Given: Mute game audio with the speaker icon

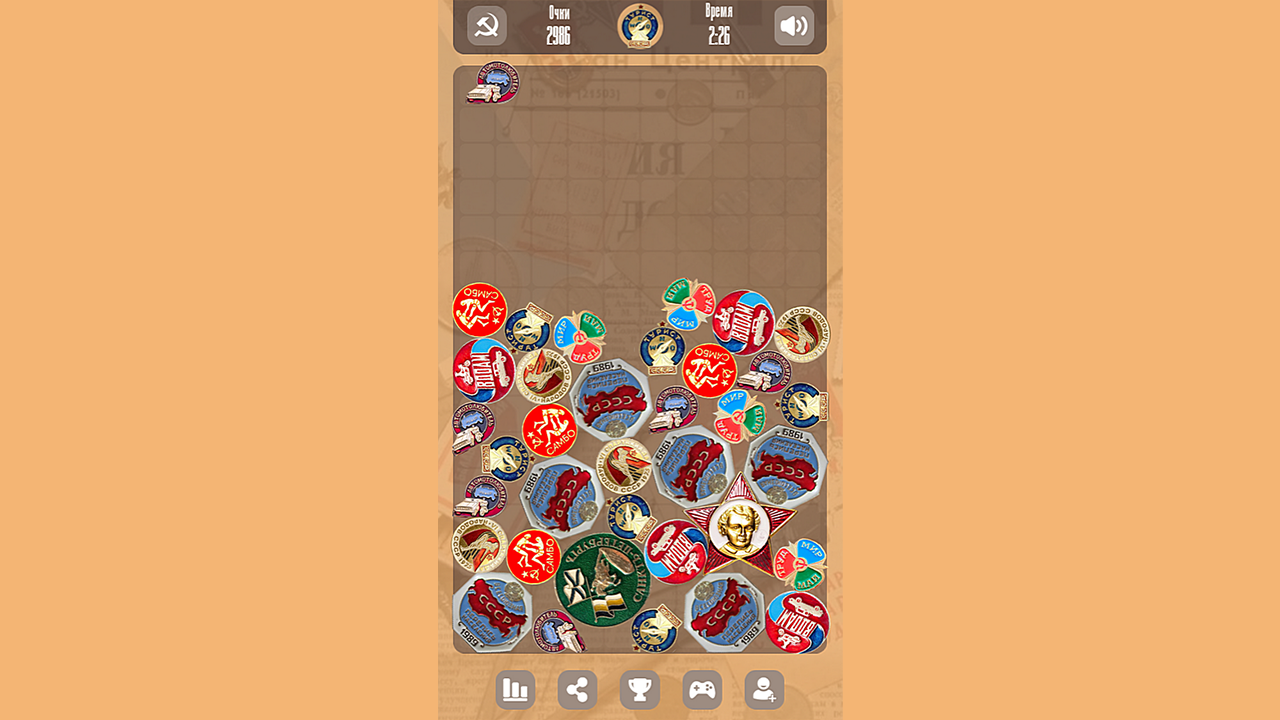Looking at the screenshot, I should point(793,26).
